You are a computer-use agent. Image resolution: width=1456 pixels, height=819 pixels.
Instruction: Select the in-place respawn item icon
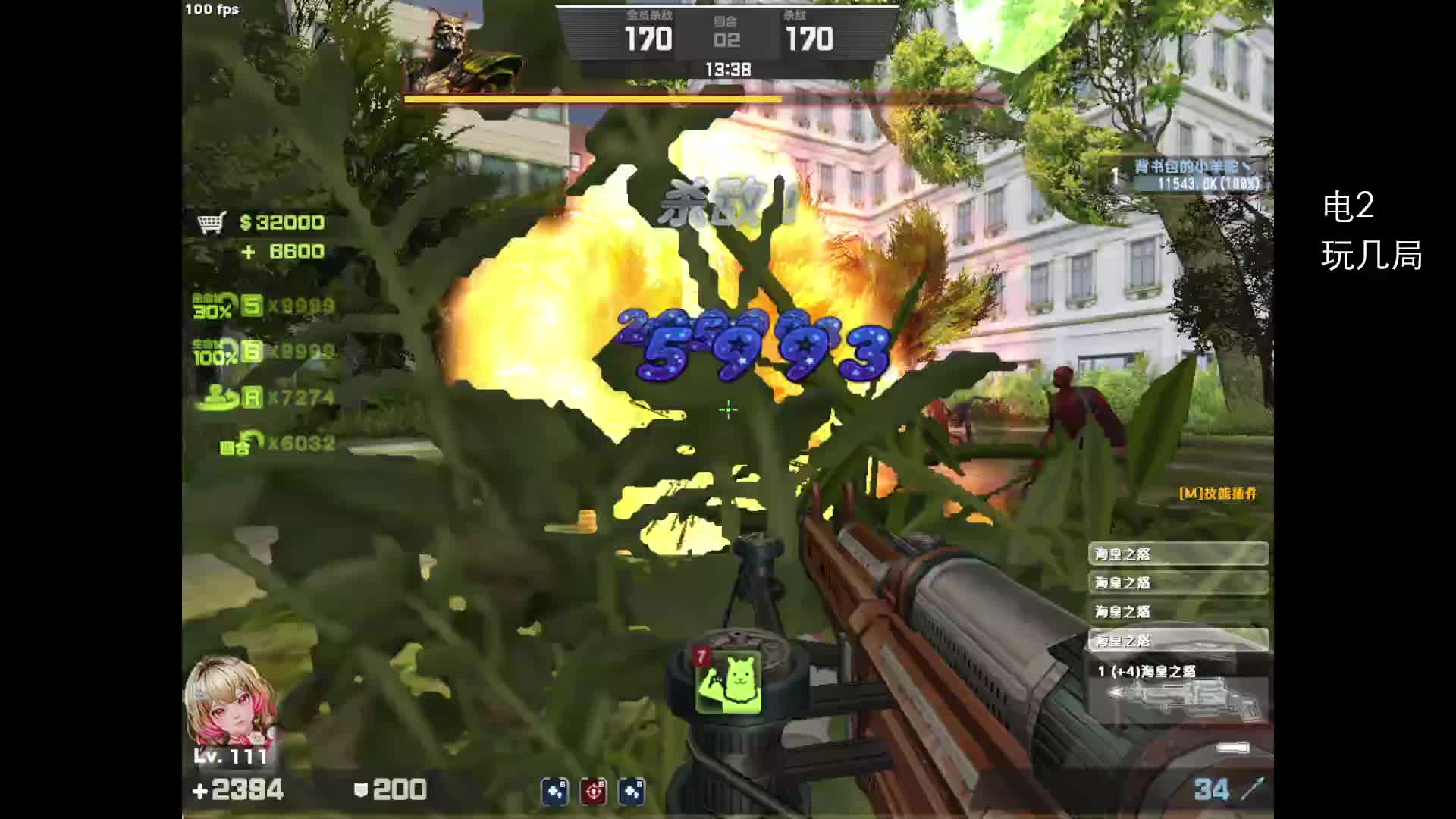tap(217, 397)
